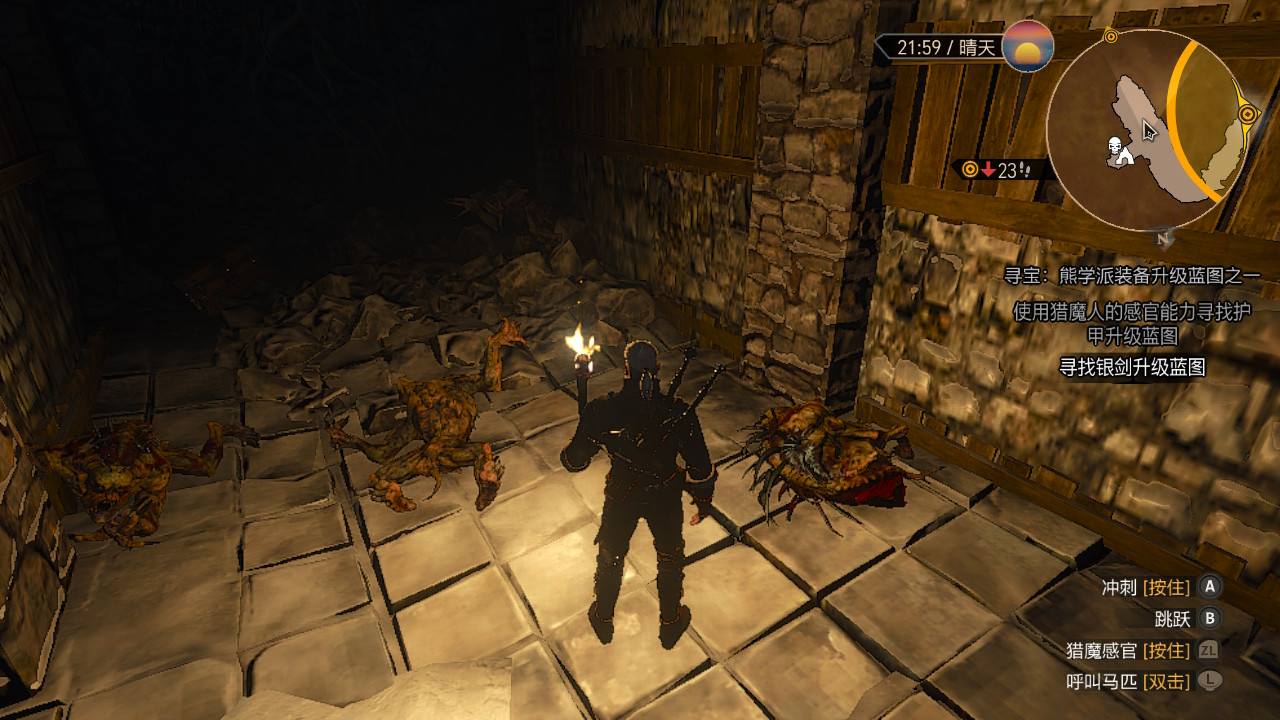This screenshot has height=720, width=1280.
Task: Click the yellow quest marker on minimap's right edge
Action: pyautogui.click(x=1248, y=115)
